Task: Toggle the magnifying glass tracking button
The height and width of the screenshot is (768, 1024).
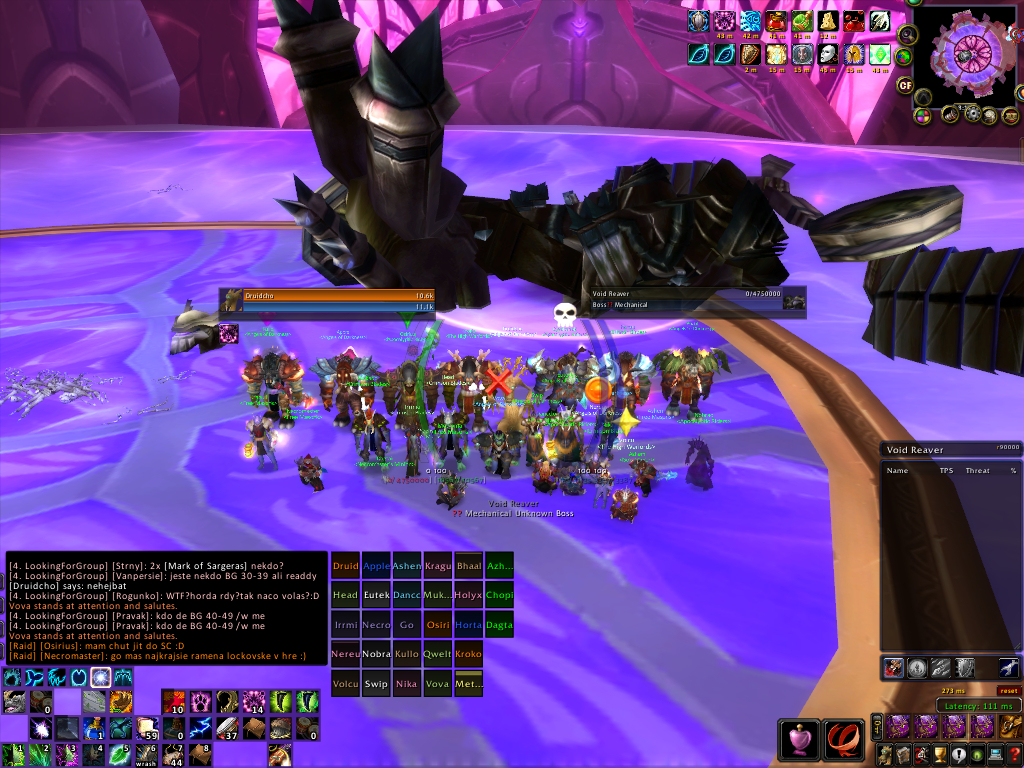Action: tap(908, 33)
